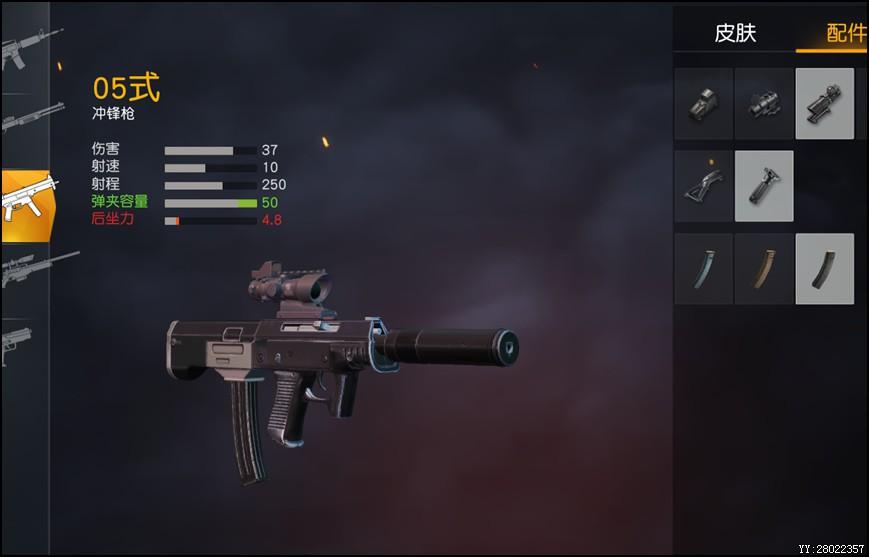Equip the red dot scope attachment
This screenshot has height=557, width=869.
pos(764,104)
